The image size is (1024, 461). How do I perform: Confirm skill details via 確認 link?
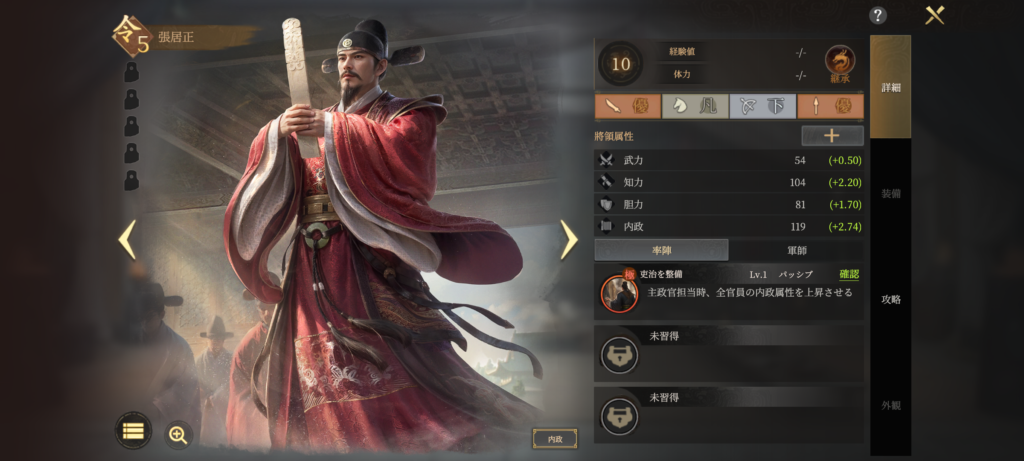point(848,274)
